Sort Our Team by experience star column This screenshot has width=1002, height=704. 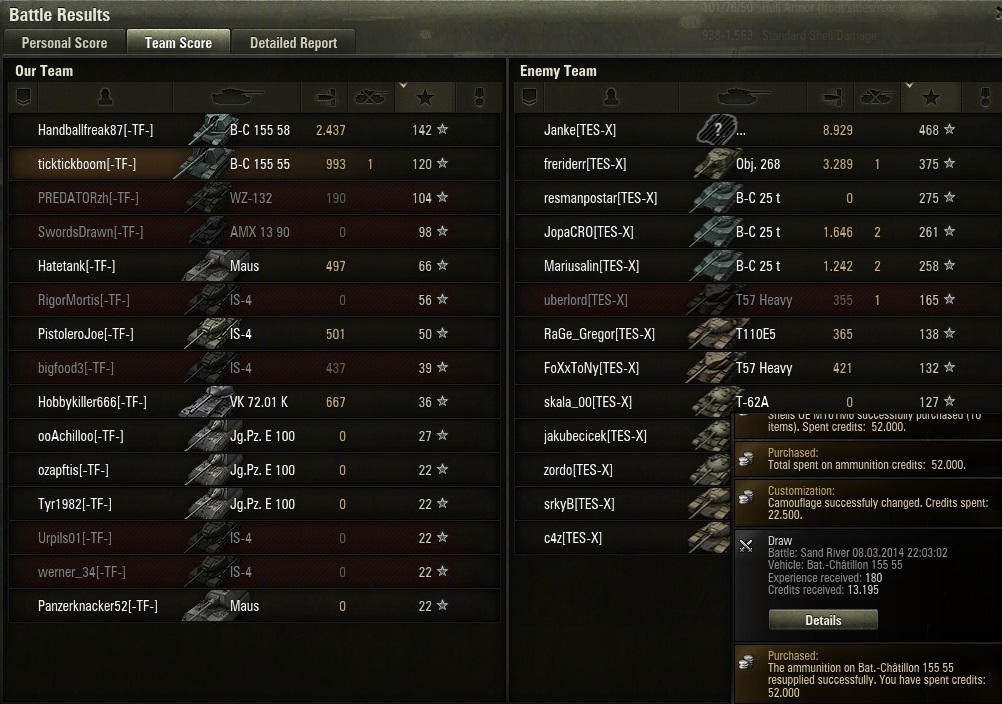[x=425, y=97]
